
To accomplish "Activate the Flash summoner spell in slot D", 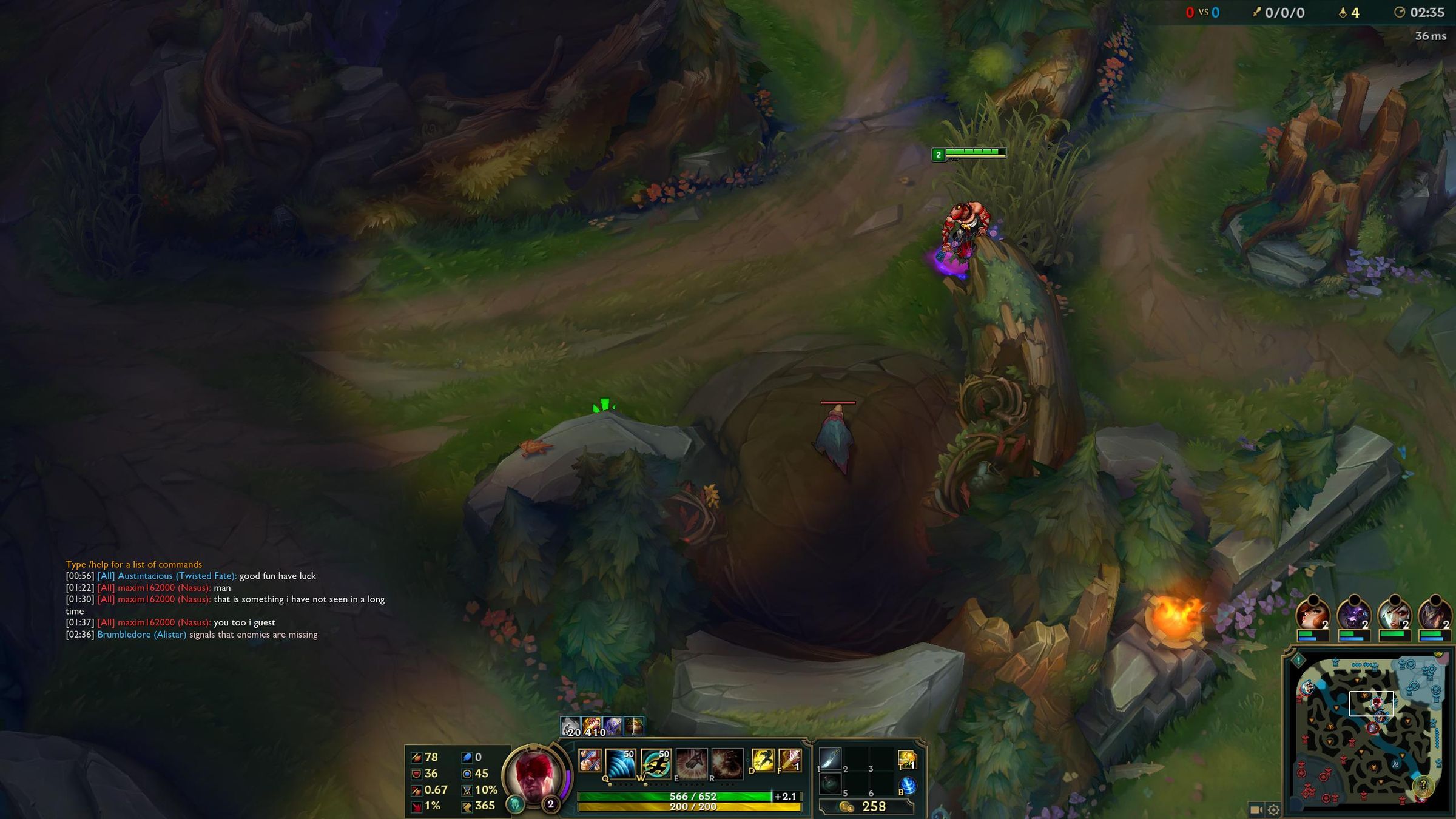I will tap(763, 761).
